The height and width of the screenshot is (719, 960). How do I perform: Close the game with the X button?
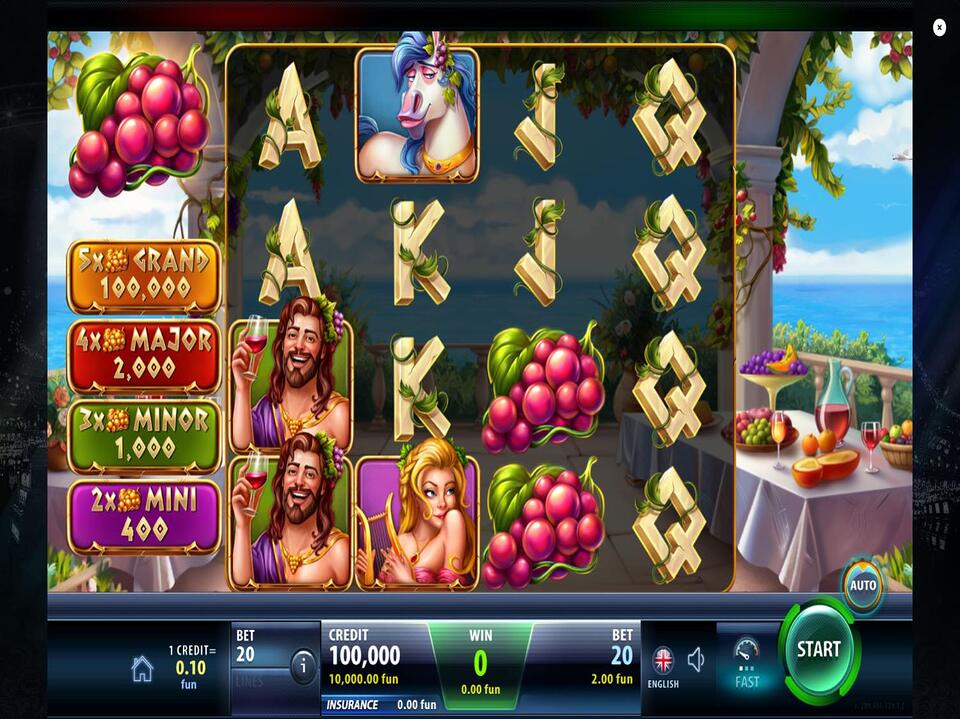click(939, 28)
